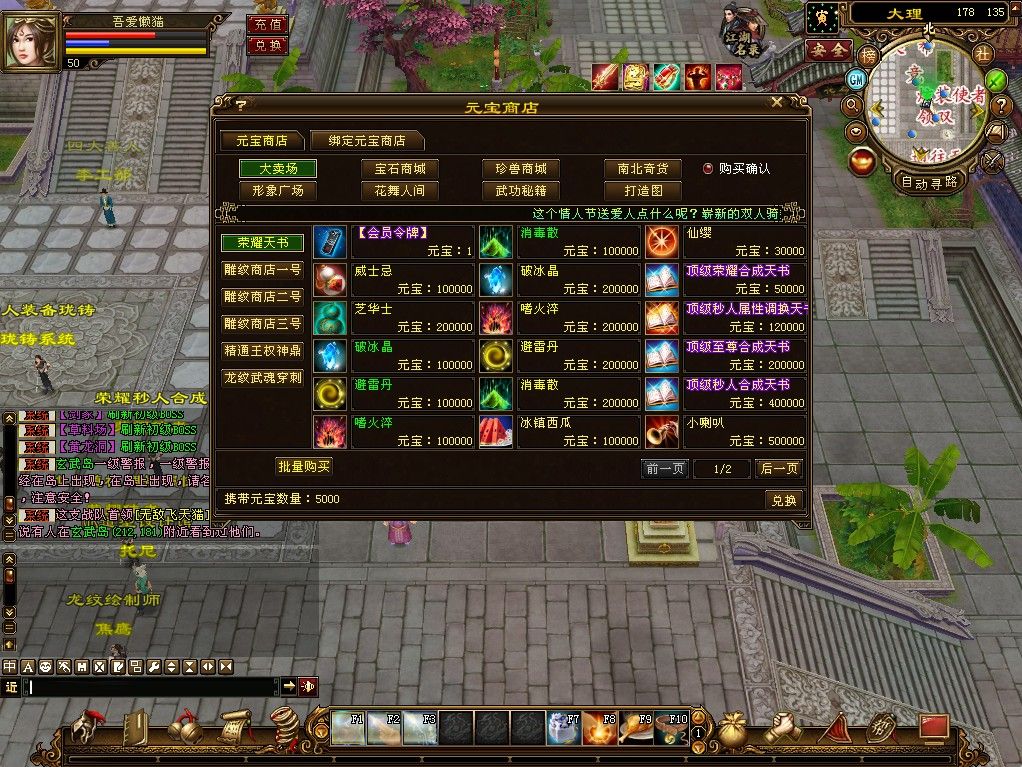This screenshot has width=1022, height=767.
Task: Click the chat text input field
Action: click(152, 686)
